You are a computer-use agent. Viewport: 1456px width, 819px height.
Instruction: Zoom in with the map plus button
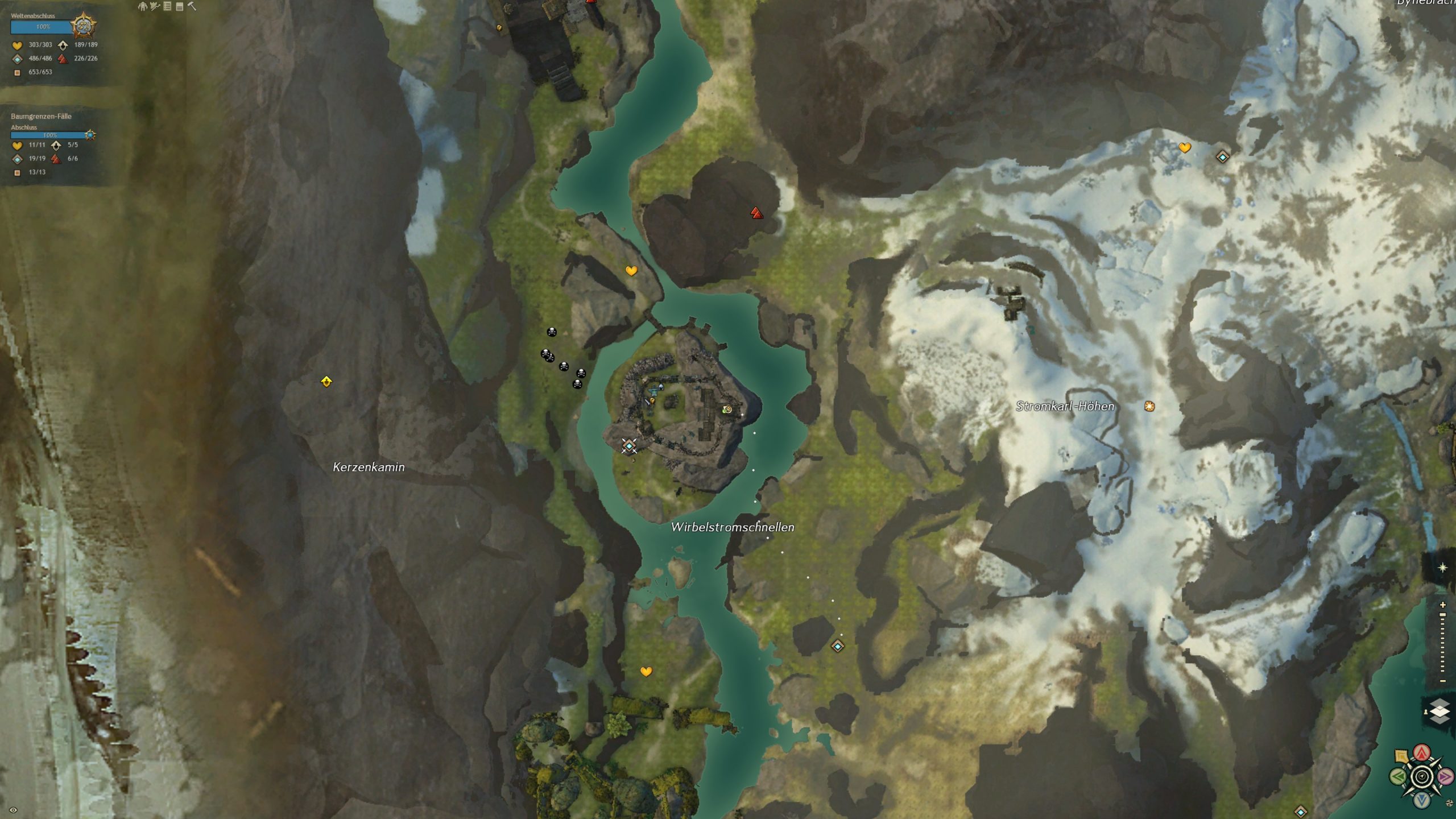click(x=1442, y=605)
